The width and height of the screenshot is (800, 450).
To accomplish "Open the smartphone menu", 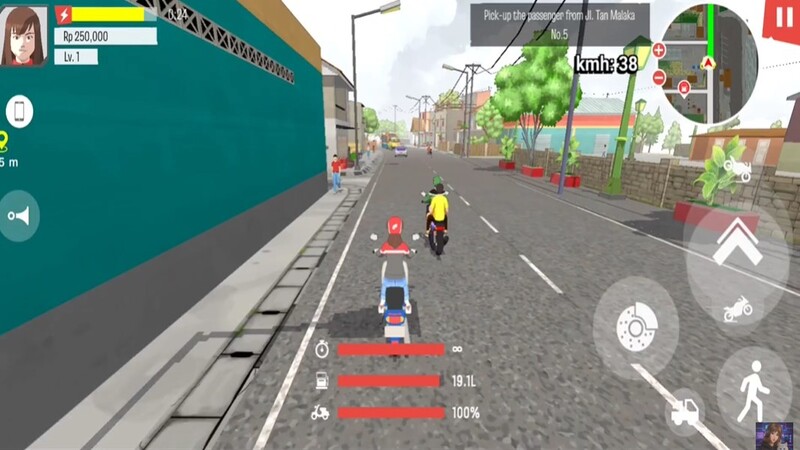I will [20, 111].
